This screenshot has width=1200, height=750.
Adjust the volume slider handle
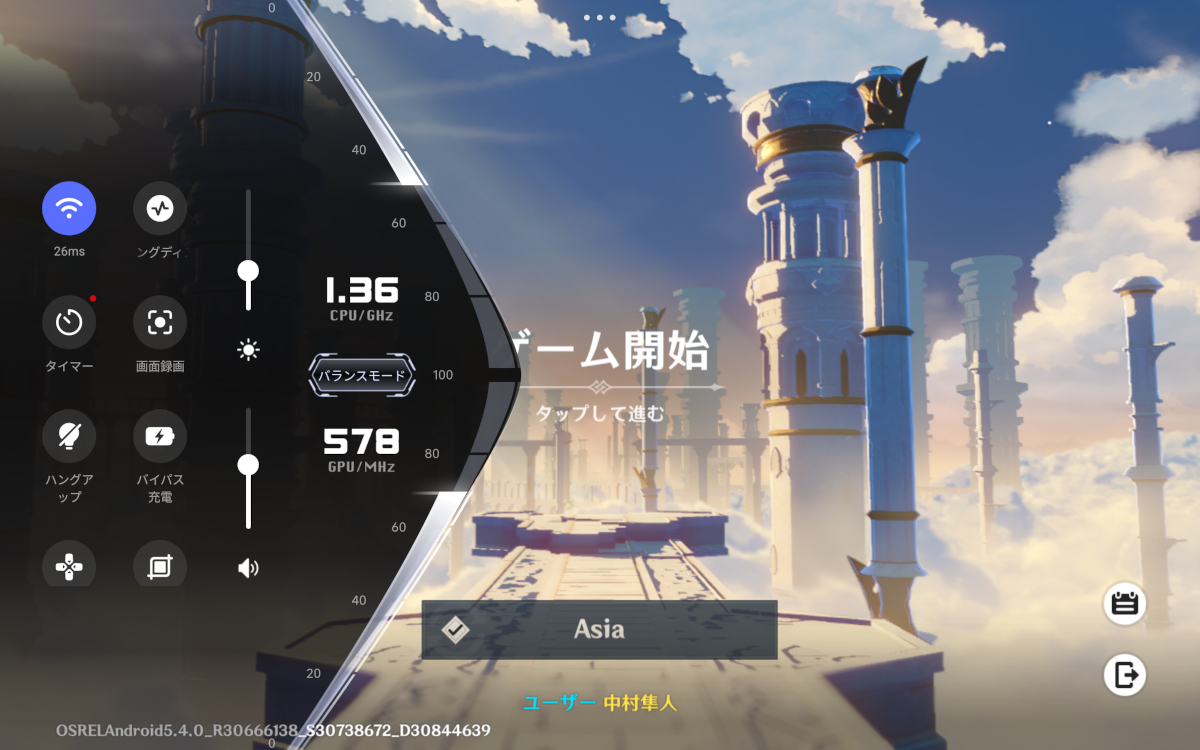click(x=248, y=465)
